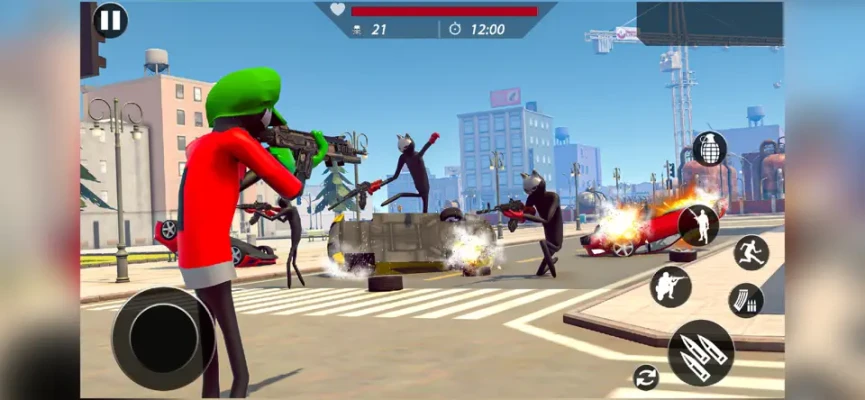Throw a grenade
Screen dimensions: 865x400
pos(709,149)
